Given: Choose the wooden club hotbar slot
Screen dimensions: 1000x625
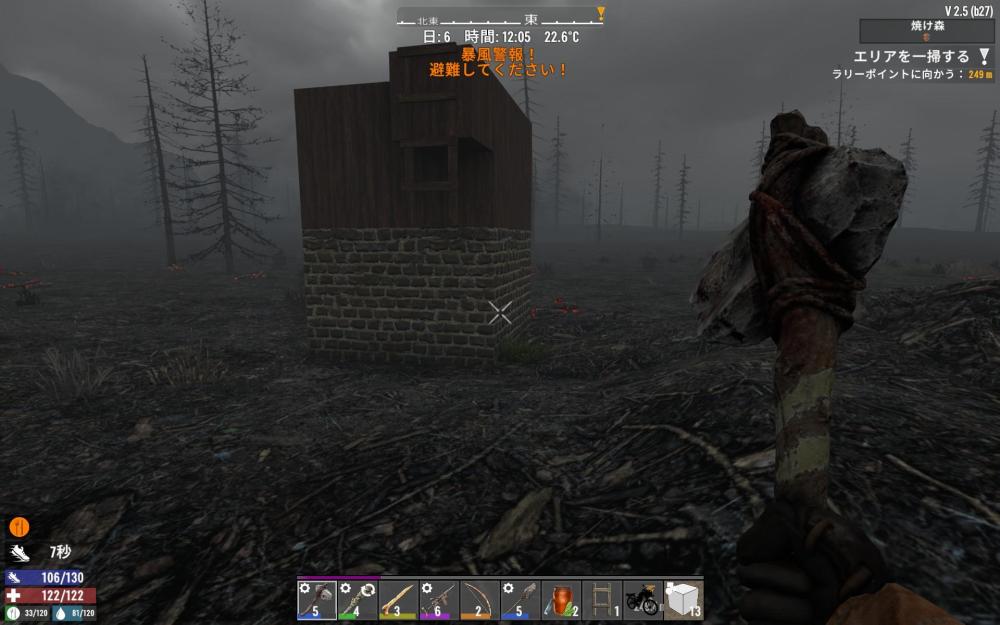Looking at the screenshot, I should click(398, 600).
